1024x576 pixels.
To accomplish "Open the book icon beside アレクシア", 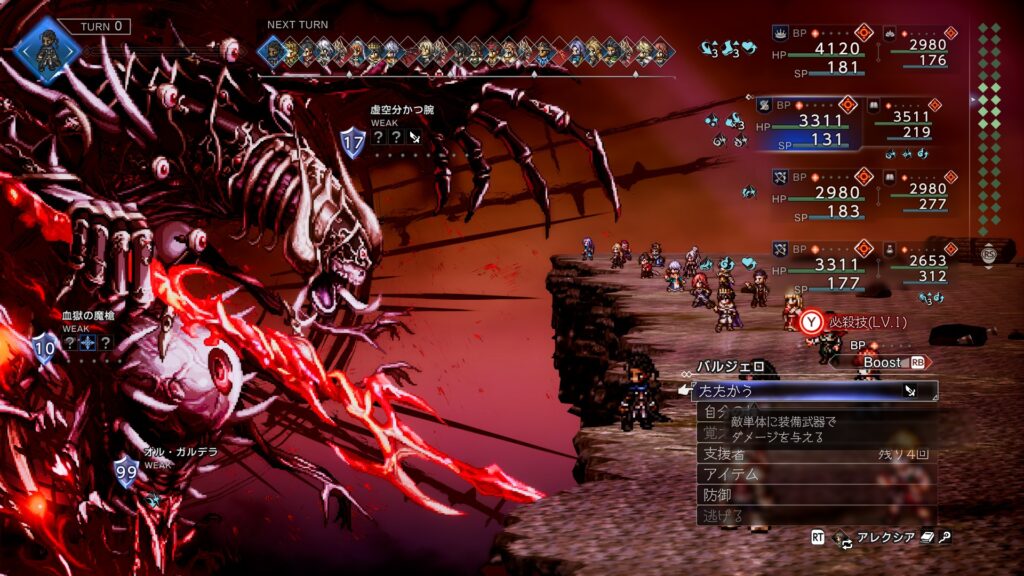I will point(928,538).
